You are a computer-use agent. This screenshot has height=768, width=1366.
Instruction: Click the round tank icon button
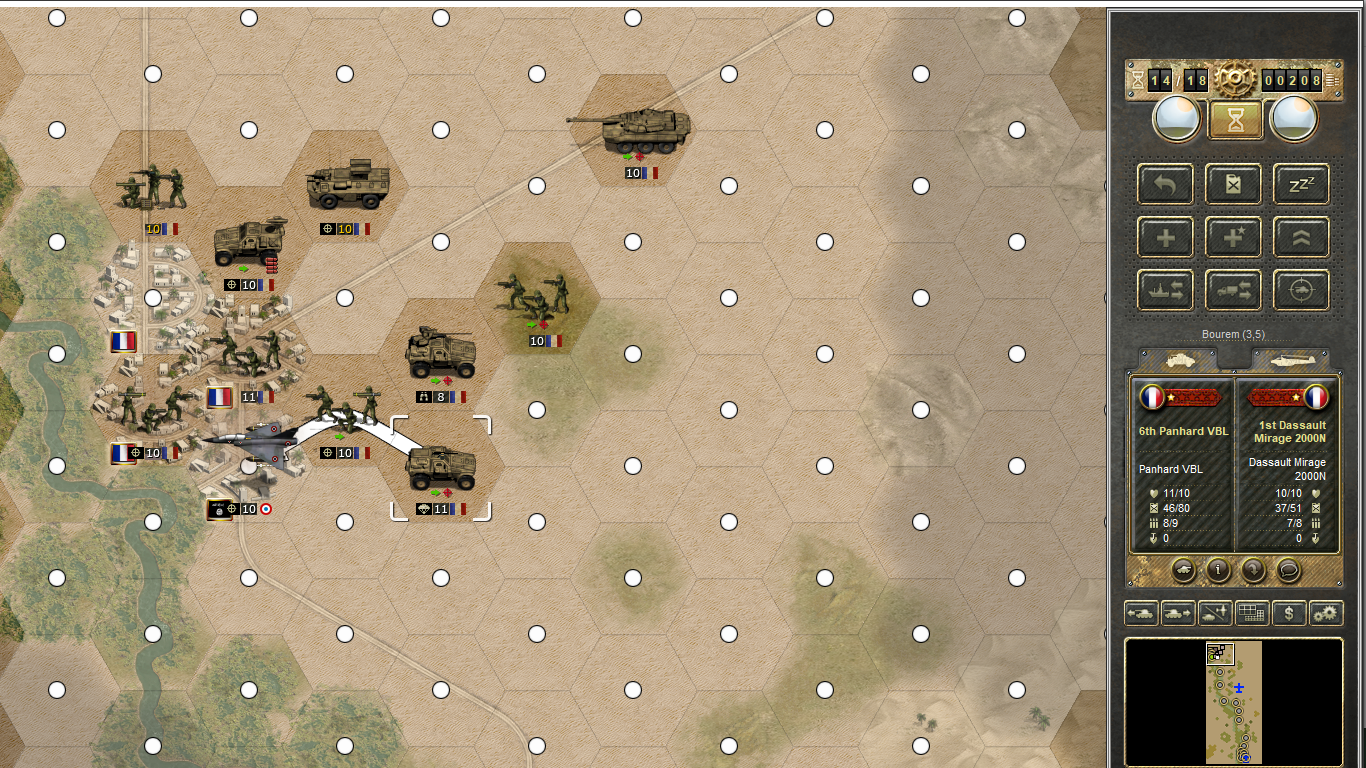tap(1183, 570)
